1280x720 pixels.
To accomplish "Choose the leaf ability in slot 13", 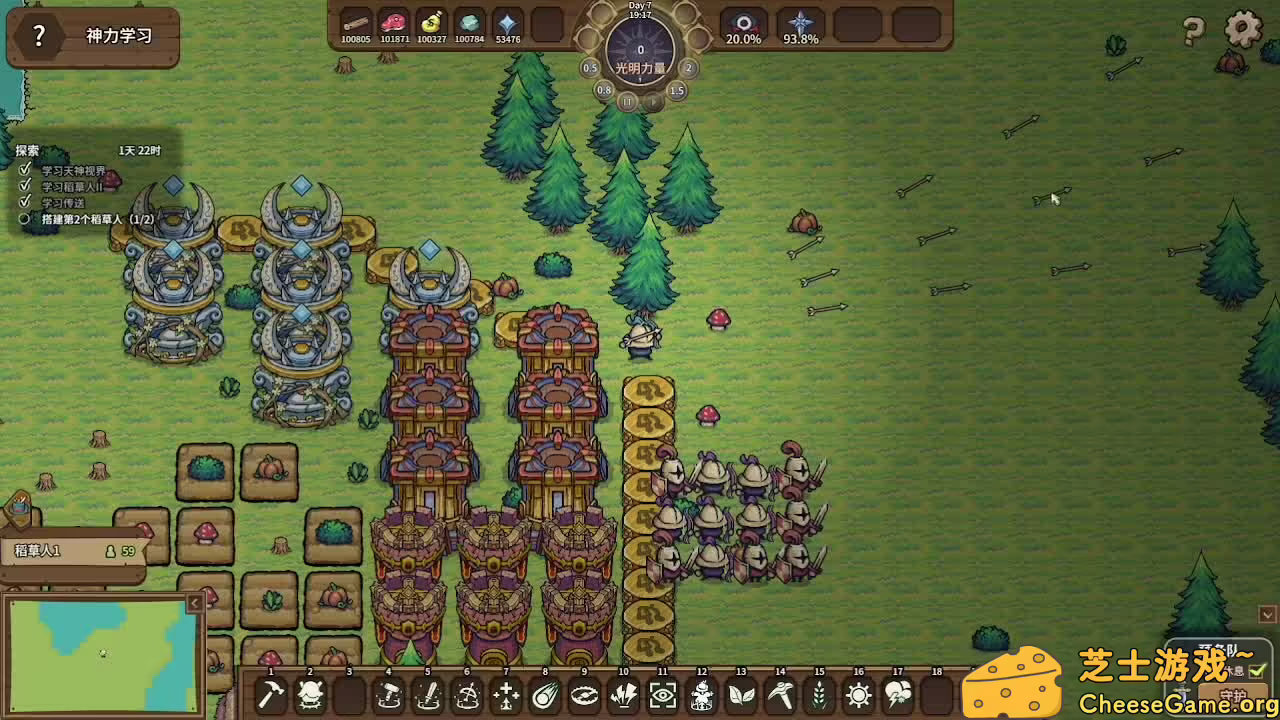I will [x=740, y=694].
